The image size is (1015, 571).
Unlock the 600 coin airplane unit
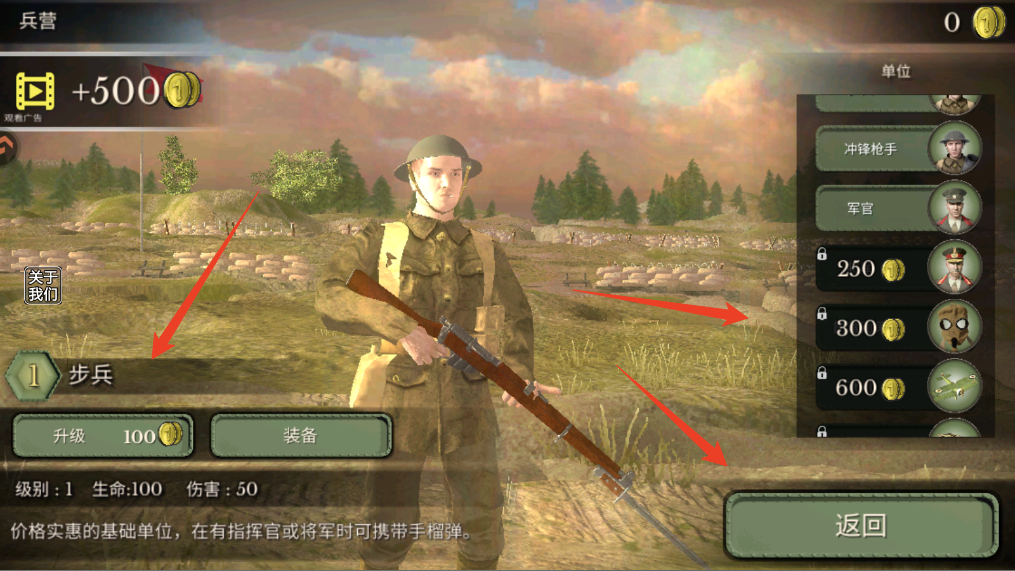click(x=897, y=387)
